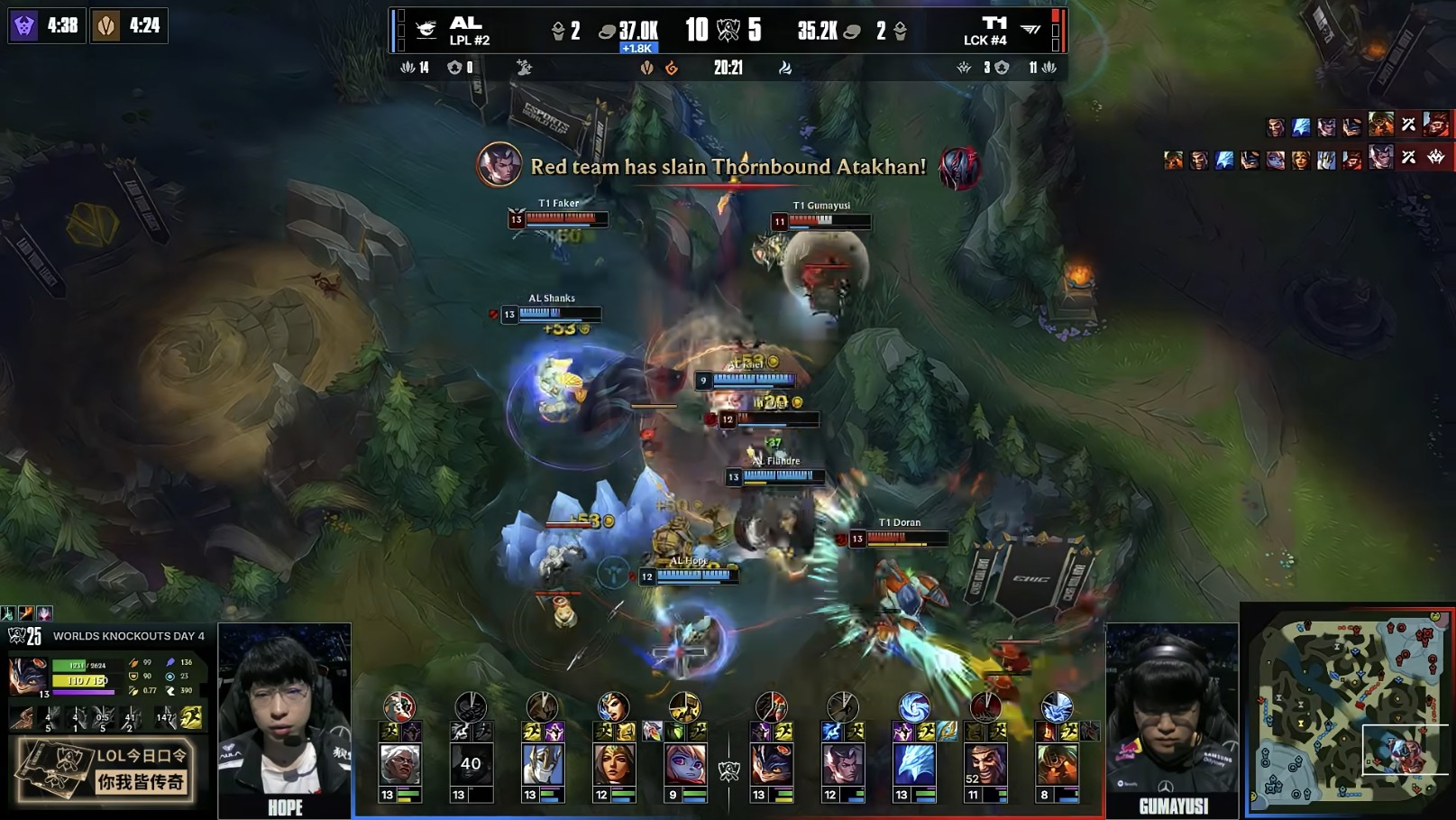Click the Worlds 25 logo in the overlay
The height and width of the screenshot is (820, 1456).
(25, 636)
